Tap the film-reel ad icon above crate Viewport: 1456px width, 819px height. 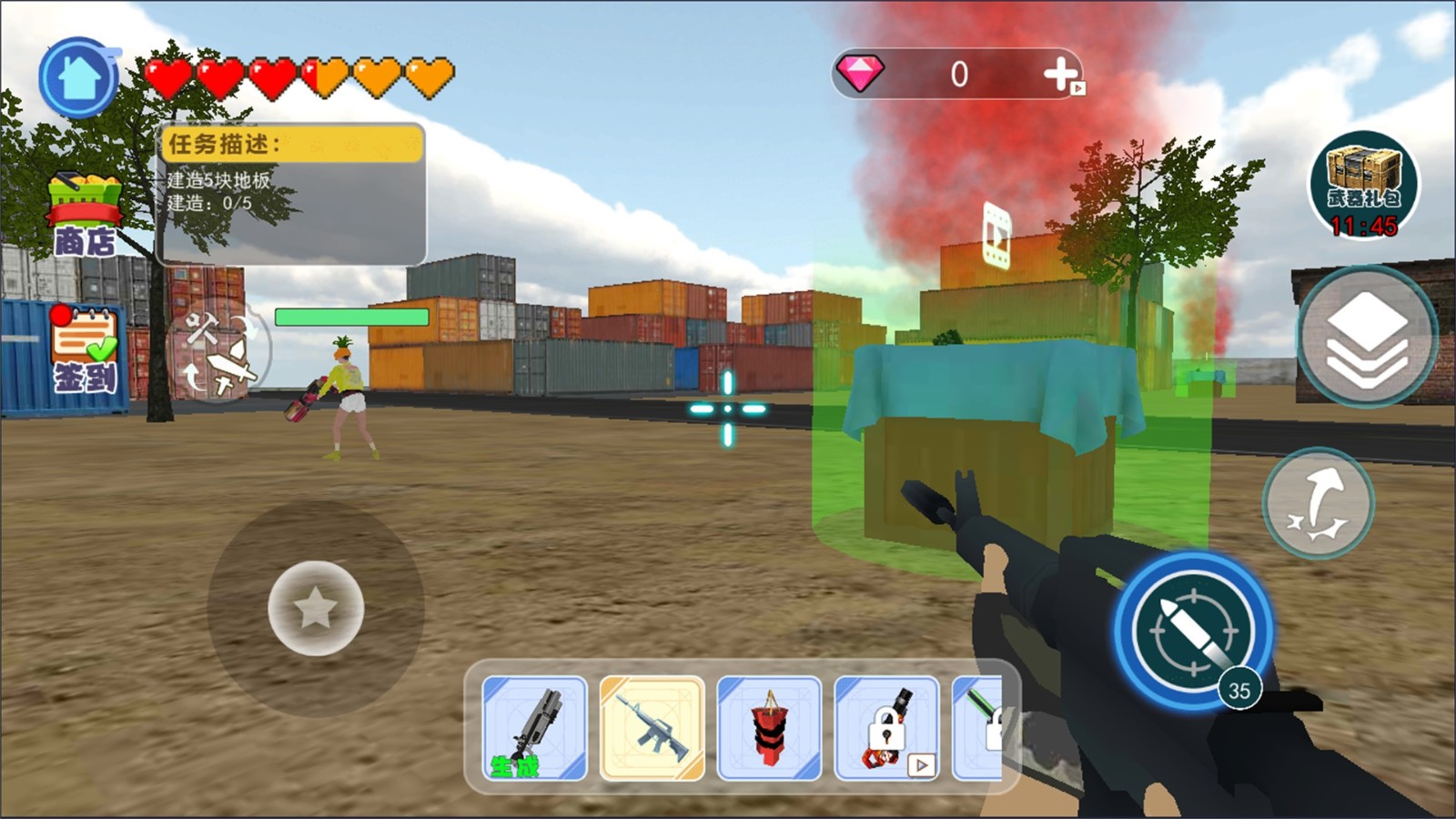(x=996, y=235)
